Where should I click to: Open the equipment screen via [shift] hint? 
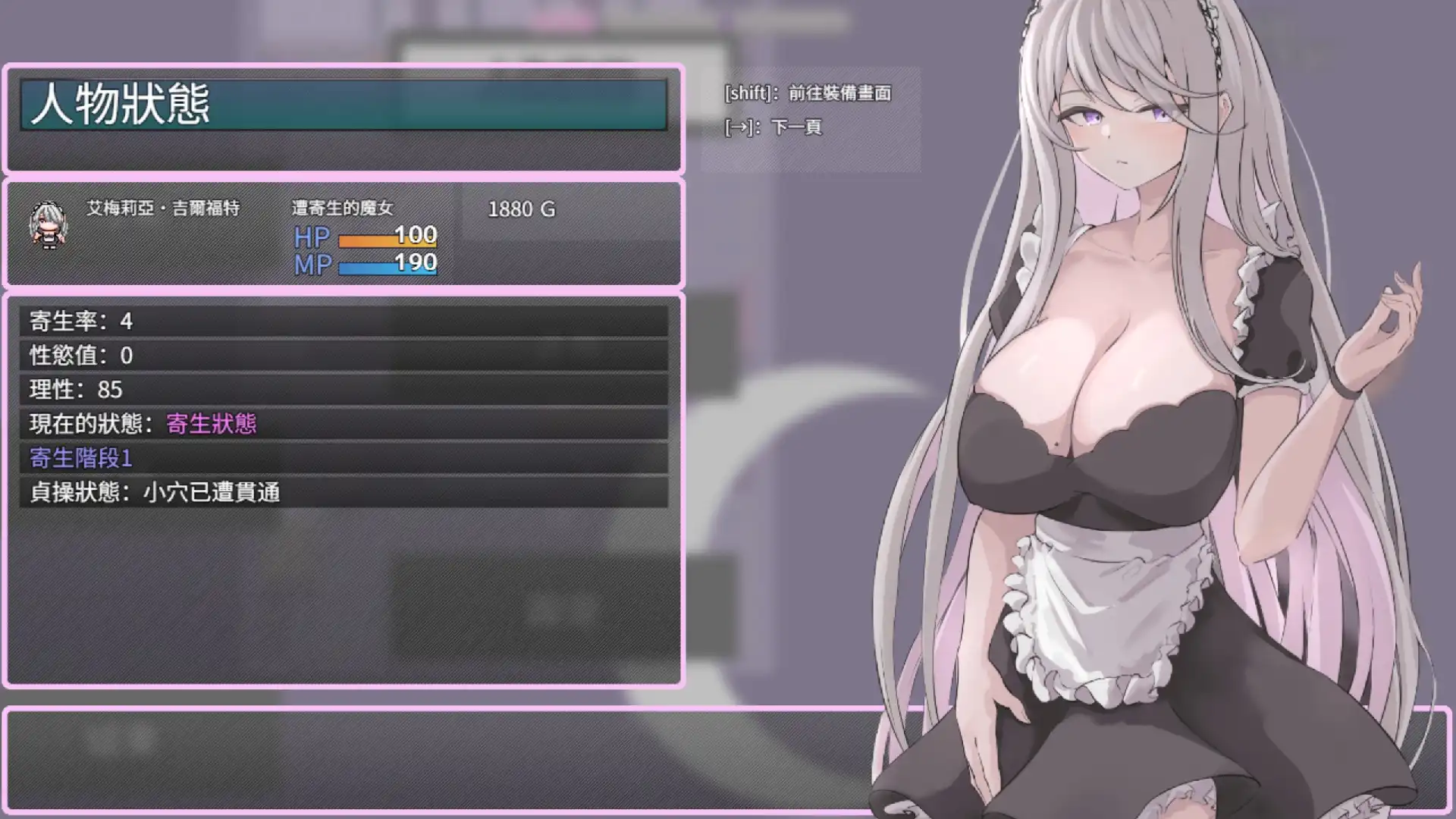[x=808, y=93]
